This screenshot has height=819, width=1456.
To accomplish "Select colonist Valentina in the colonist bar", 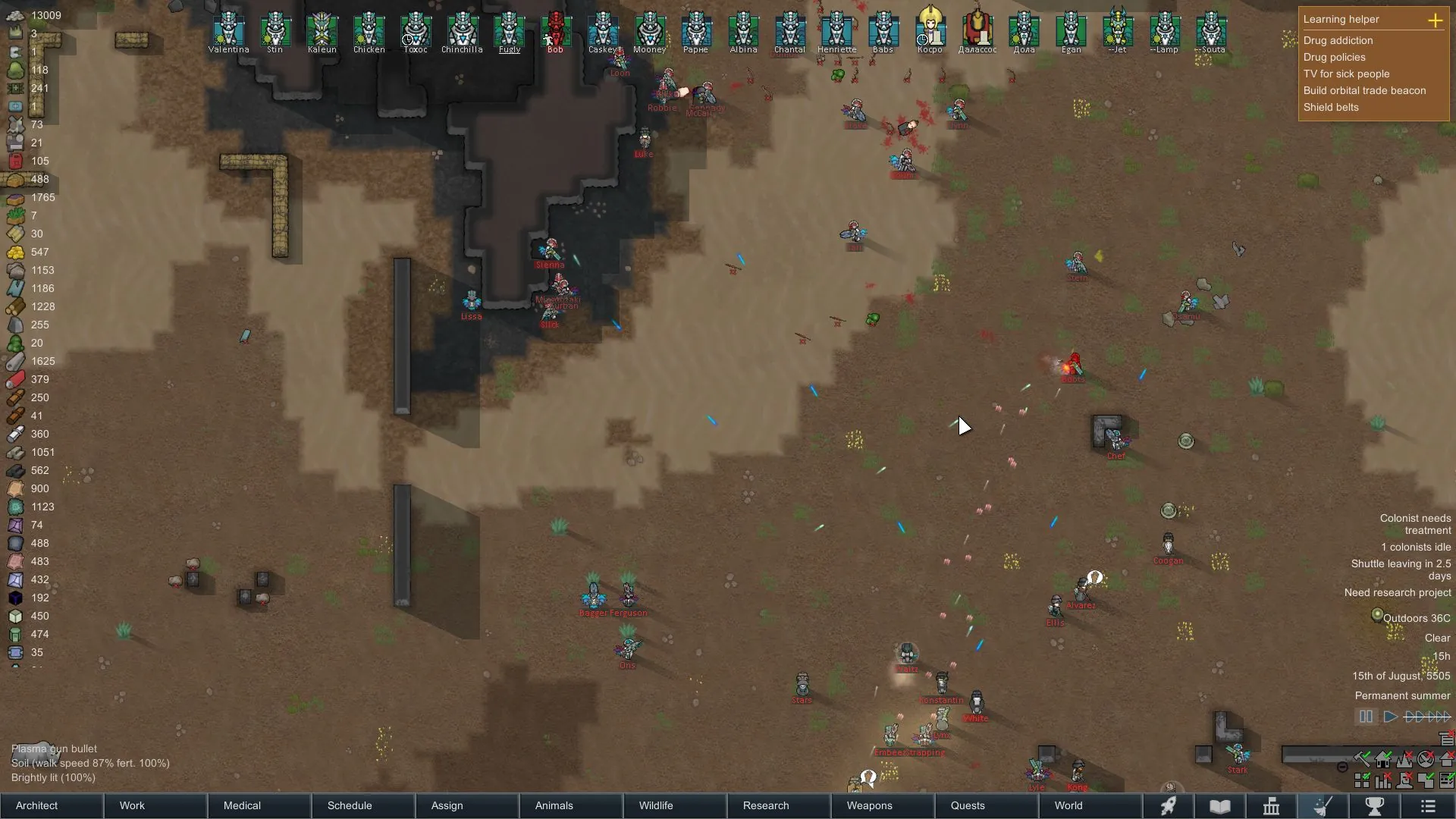I will (228, 30).
